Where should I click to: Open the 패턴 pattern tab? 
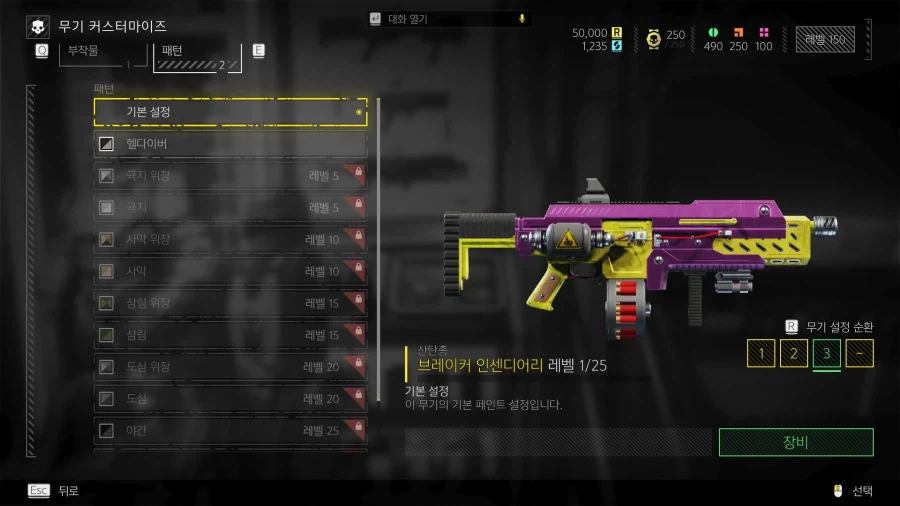pyautogui.click(x=196, y=55)
